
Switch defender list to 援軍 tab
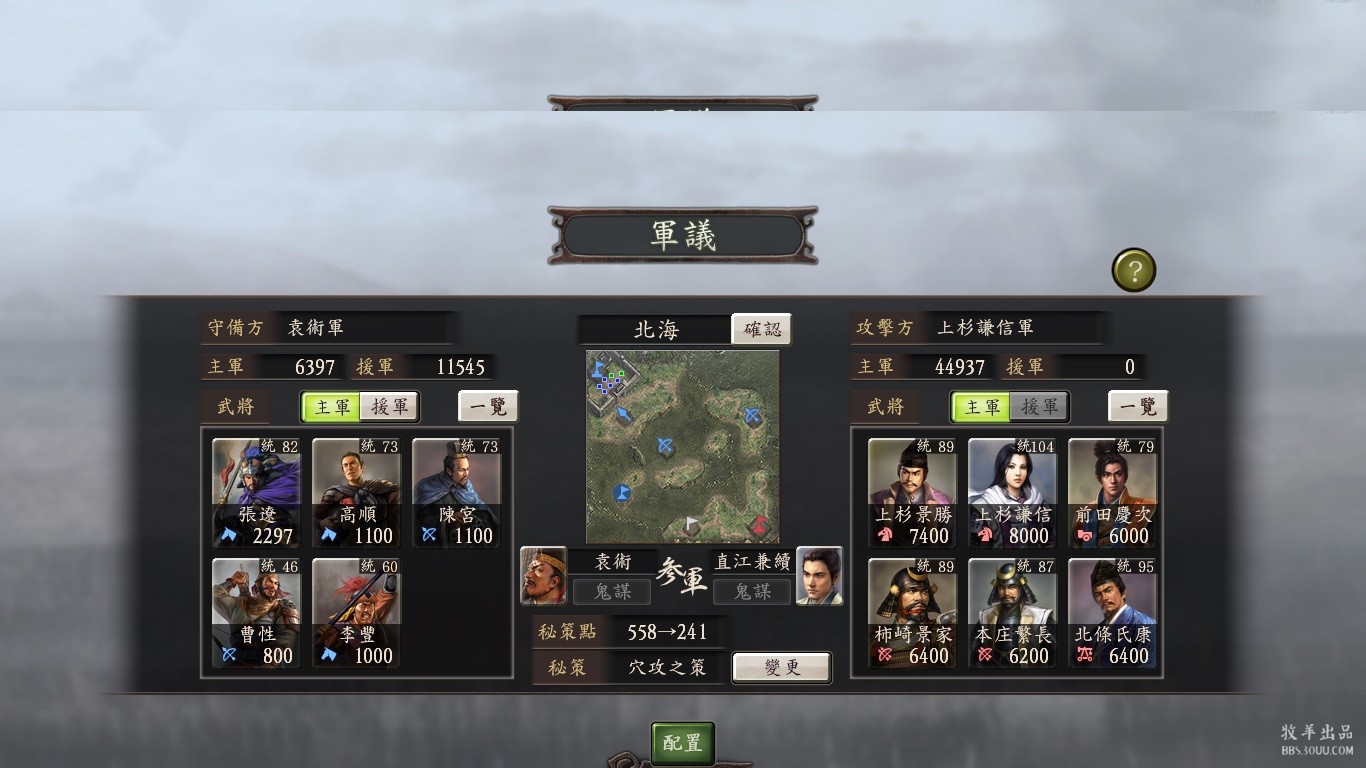pyautogui.click(x=389, y=407)
